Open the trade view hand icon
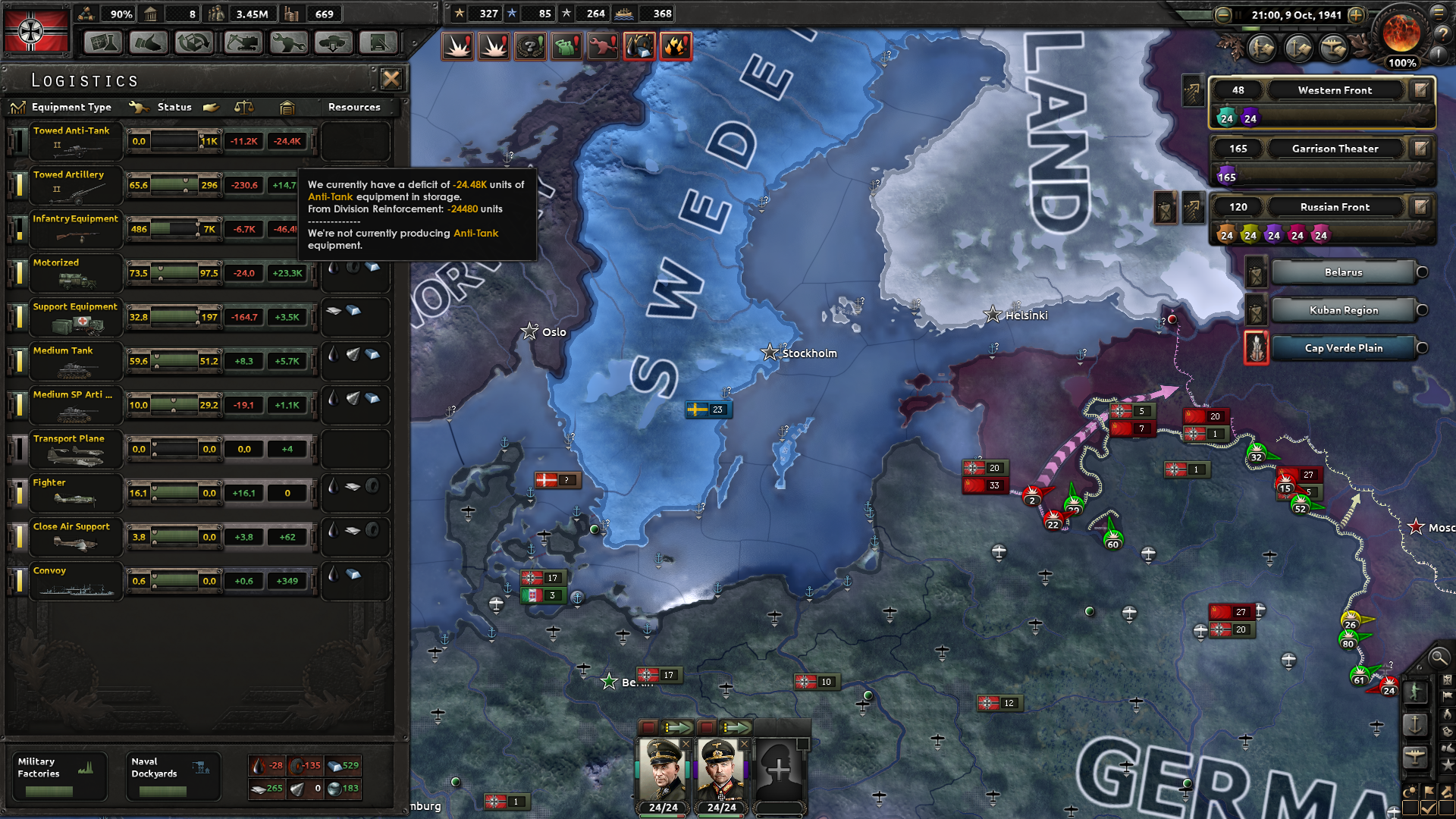1456x819 pixels. (149, 43)
